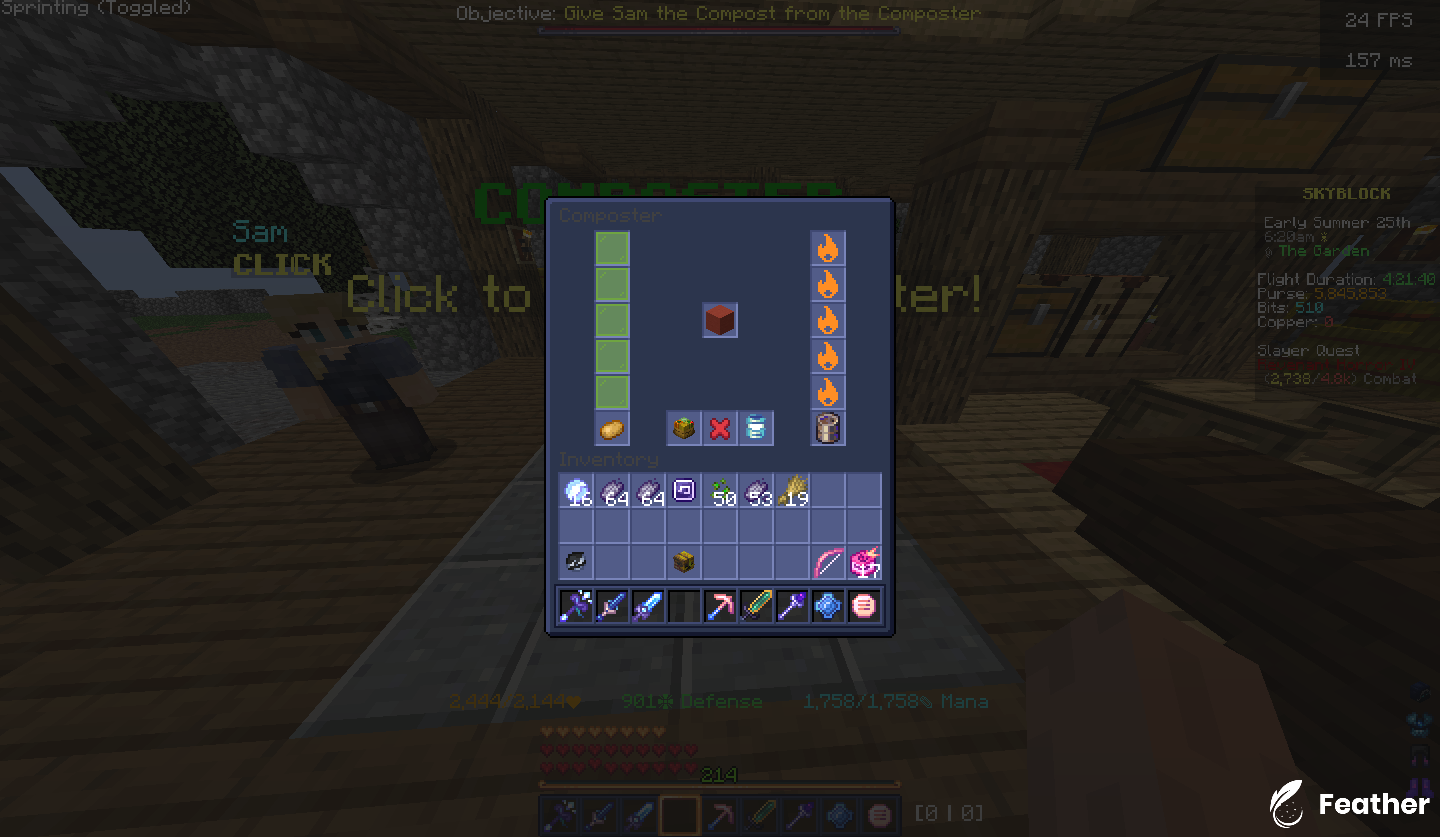Click the top green pane of the matter meter
Screen dimensions: 1440x837
[x=611, y=248]
